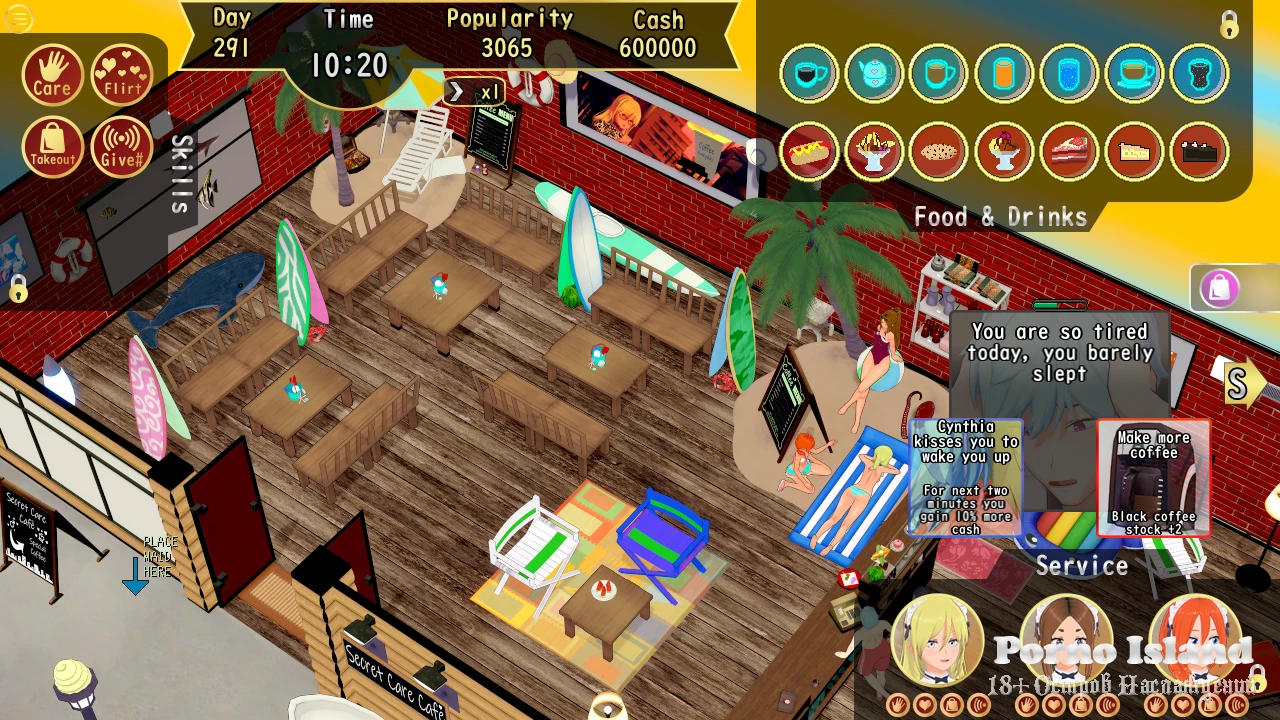The image size is (1280, 720).
Task: Click the yellow S arrow button
Action: pyautogui.click(x=1240, y=385)
